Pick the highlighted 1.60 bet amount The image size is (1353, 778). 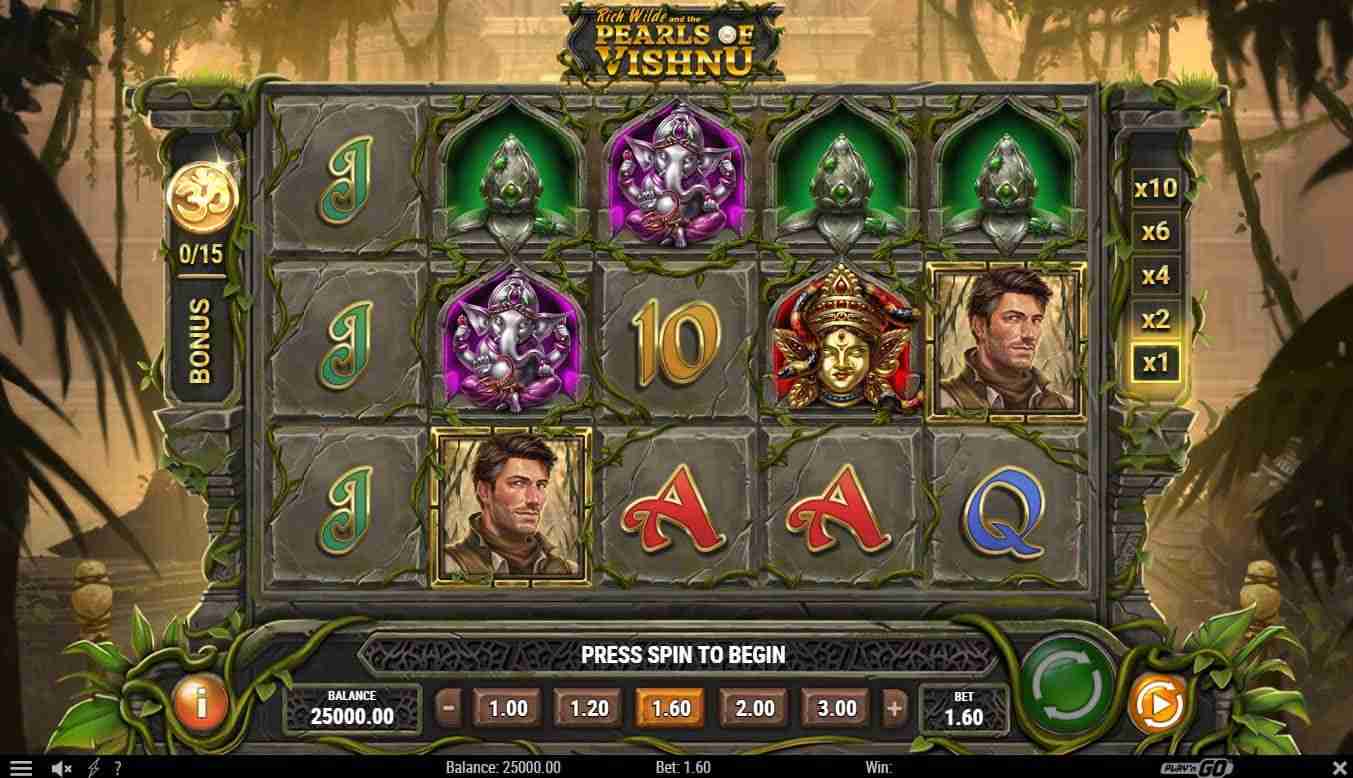tap(670, 709)
